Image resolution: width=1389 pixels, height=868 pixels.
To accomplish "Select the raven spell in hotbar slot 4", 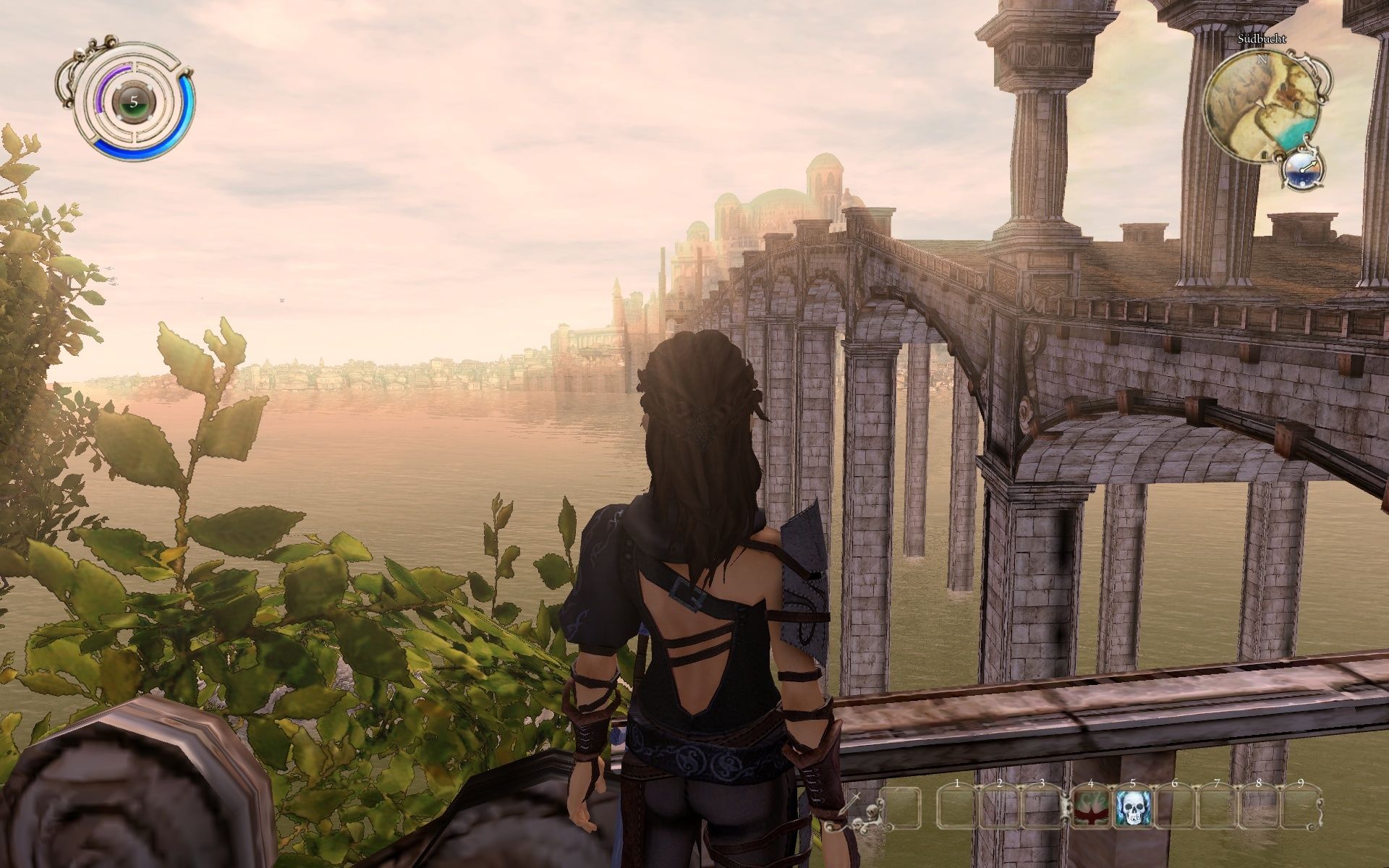I will tap(1092, 809).
